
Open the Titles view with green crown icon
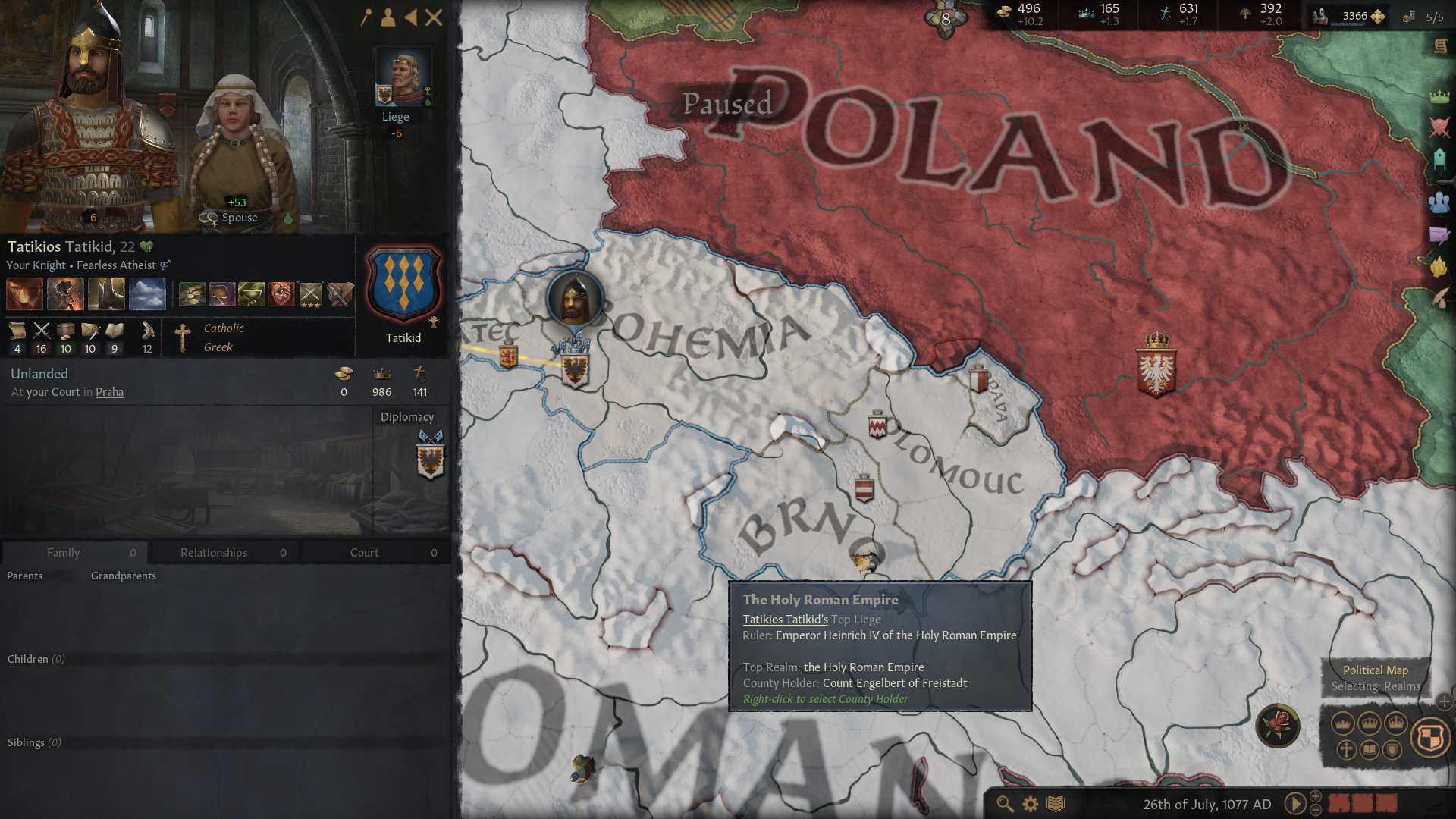[x=1440, y=97]
